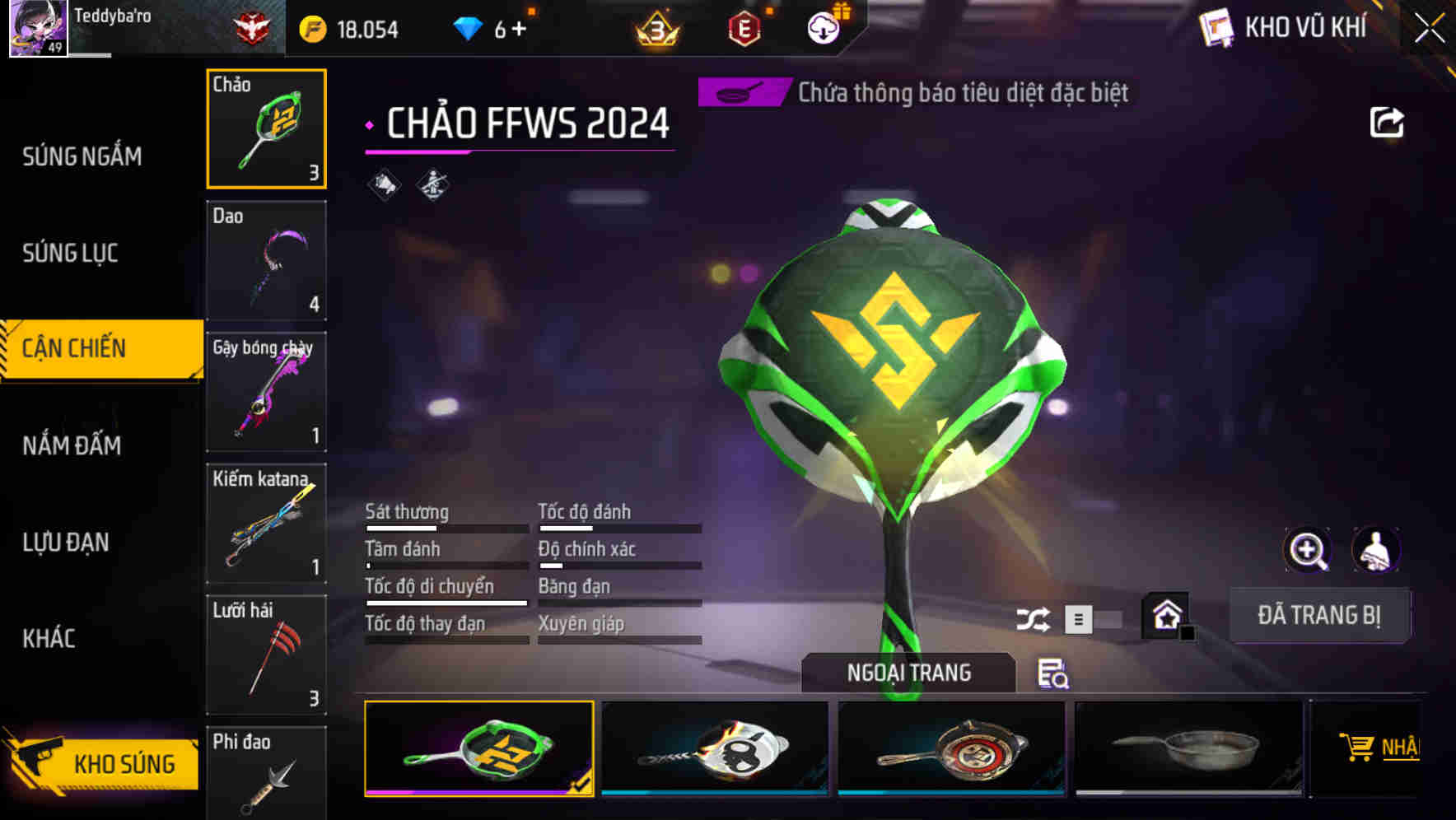Expand the Khác weapons section
This screenshot has width=1456, height=820.
tap(49, 638)
